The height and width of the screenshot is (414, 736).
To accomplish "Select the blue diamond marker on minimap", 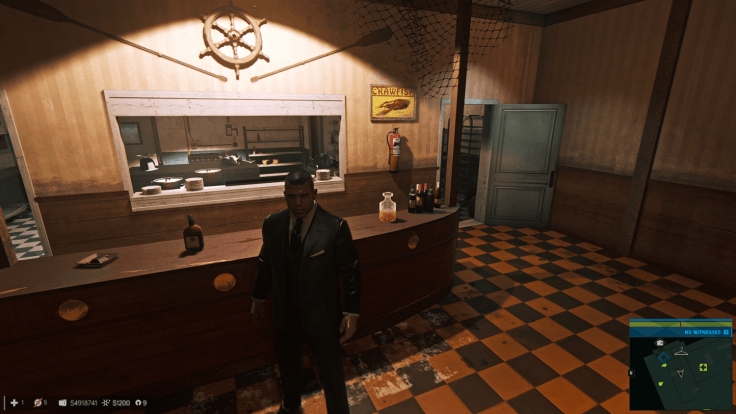I will coord(664,356).
